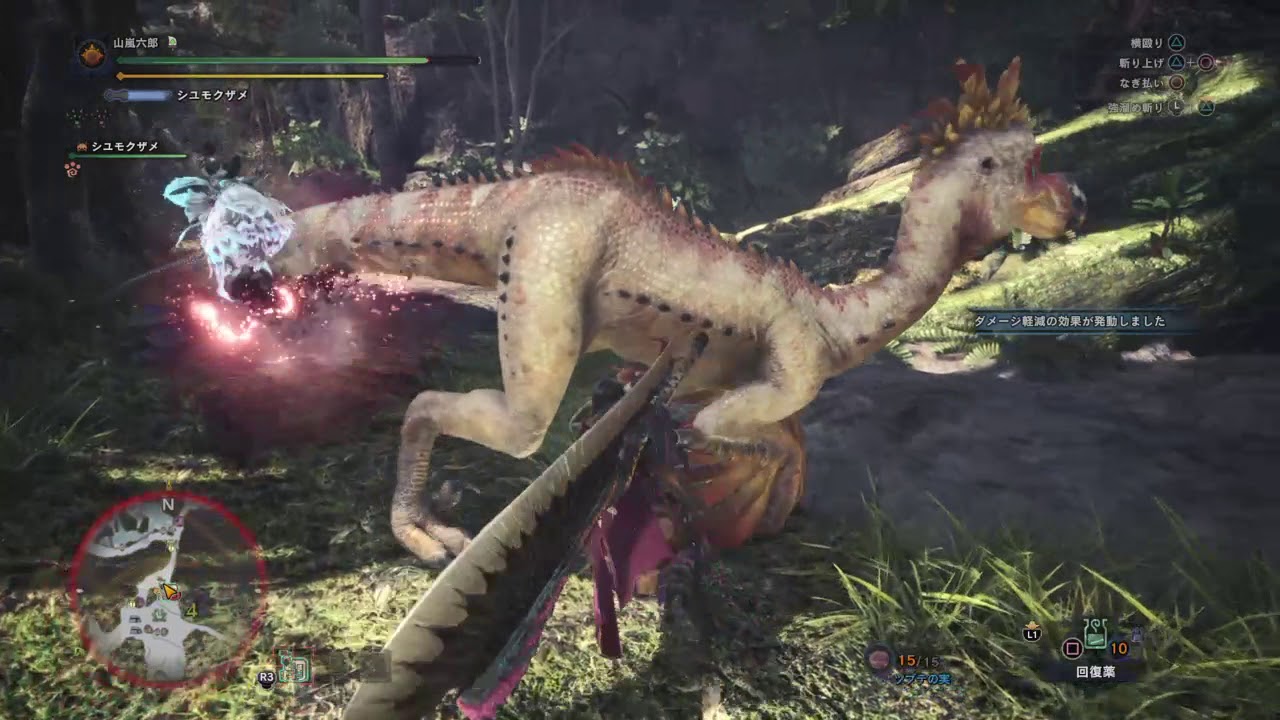Viewport: 1280px width, 720px height.
Task: Select the green 回復薬 potion item
Action: pos(1097,634)
